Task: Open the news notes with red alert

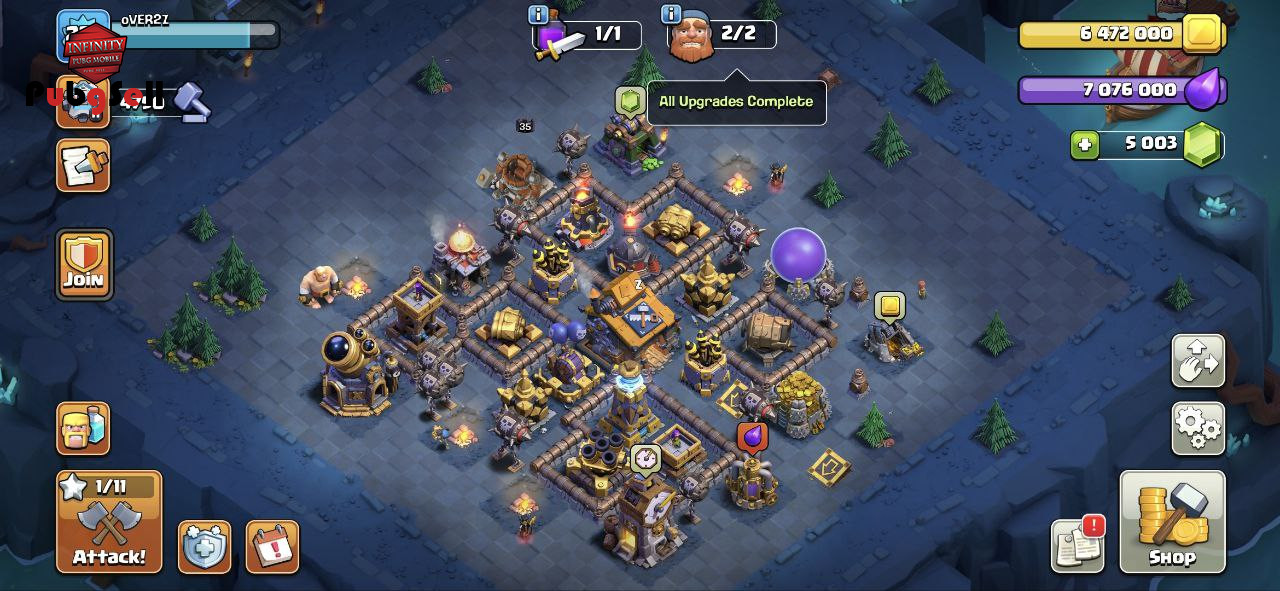Action: click(x=1078, y=545)
